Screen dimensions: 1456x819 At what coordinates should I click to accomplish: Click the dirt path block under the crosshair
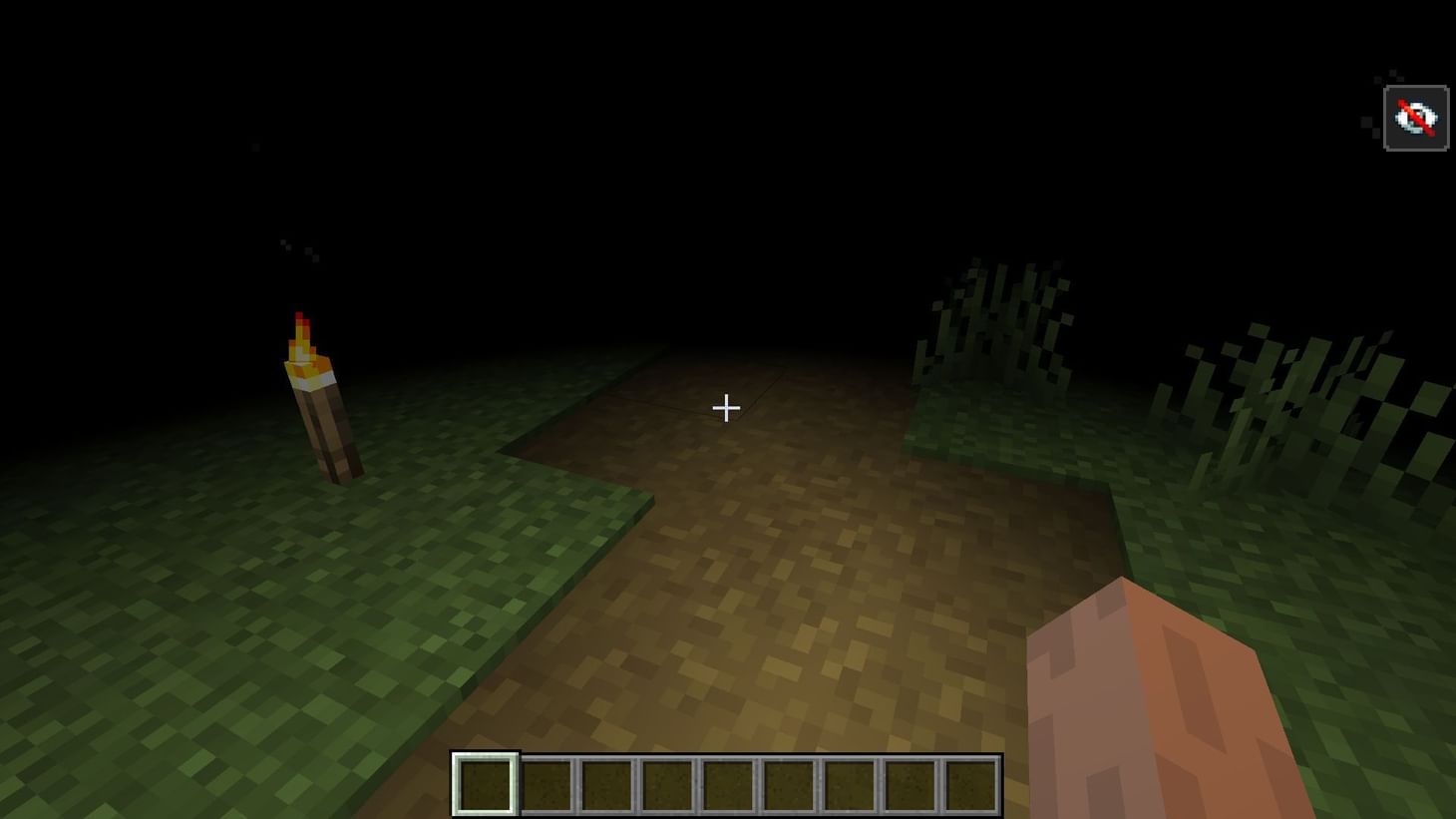(726, 449)
